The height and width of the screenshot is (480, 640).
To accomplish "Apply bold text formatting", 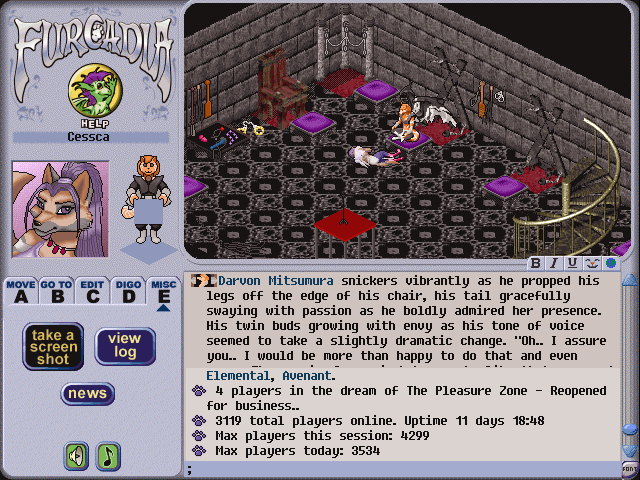I will (537, 263).
